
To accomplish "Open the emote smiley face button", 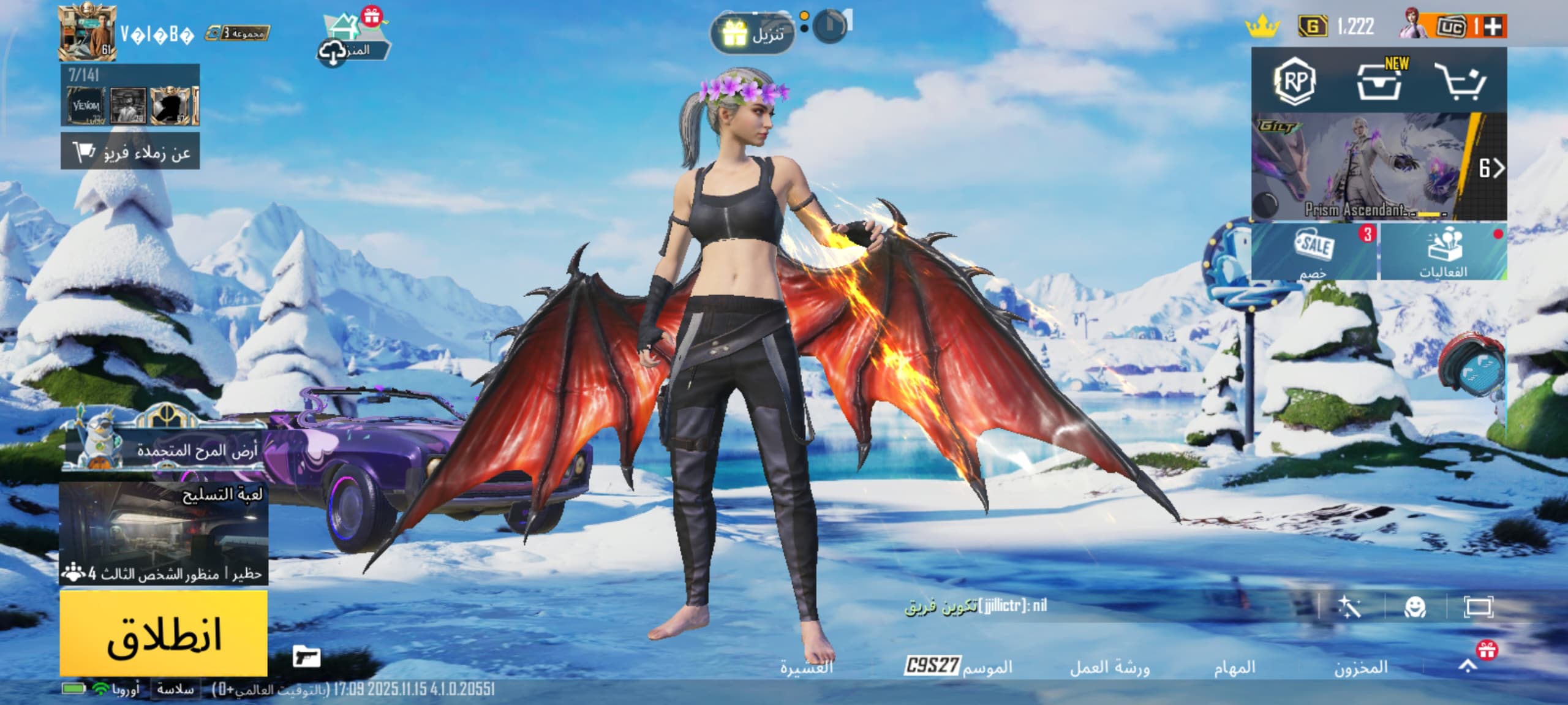I will point(1415,607).
